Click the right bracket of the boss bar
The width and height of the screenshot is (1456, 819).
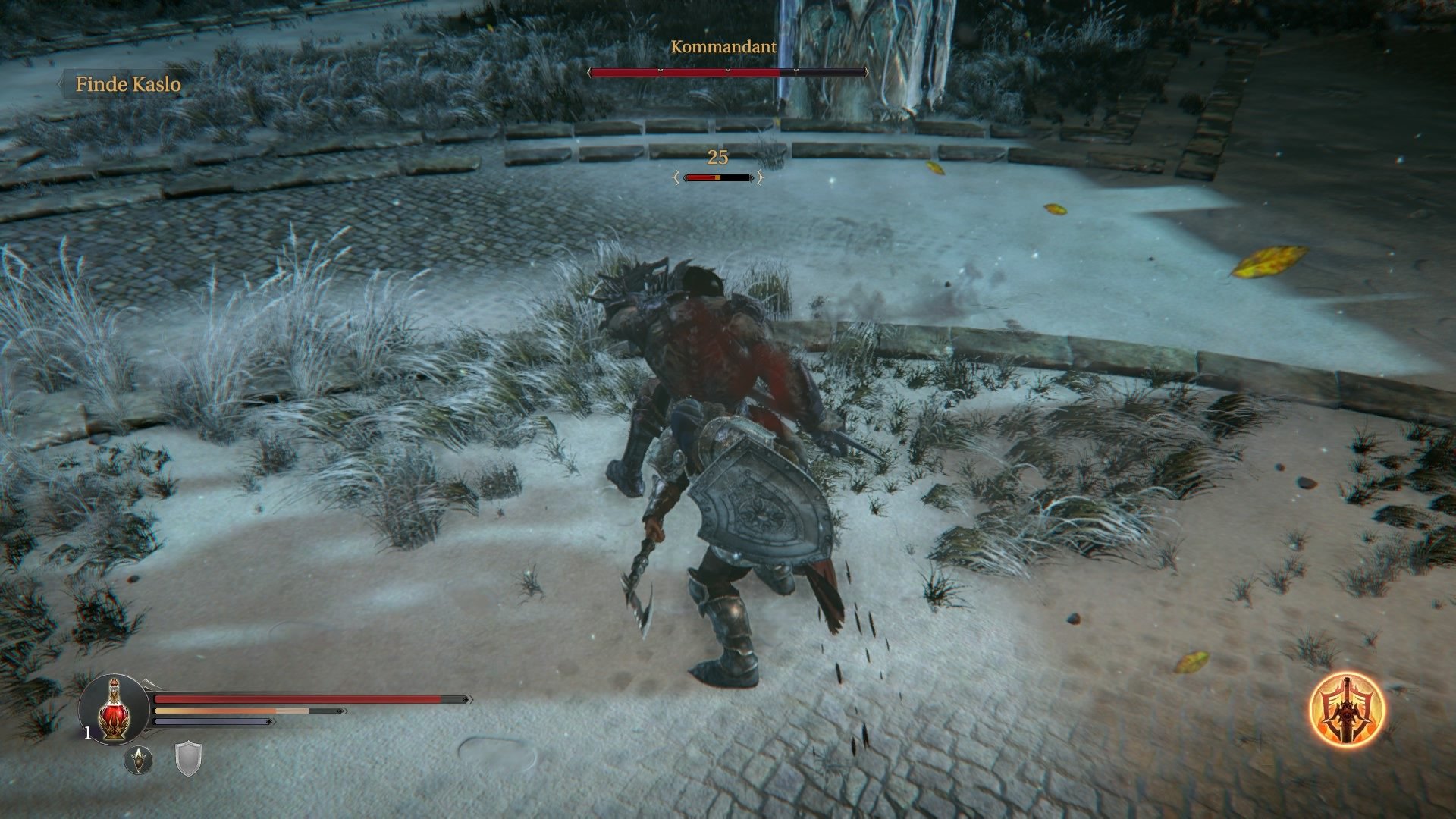[x=866, y=71]
